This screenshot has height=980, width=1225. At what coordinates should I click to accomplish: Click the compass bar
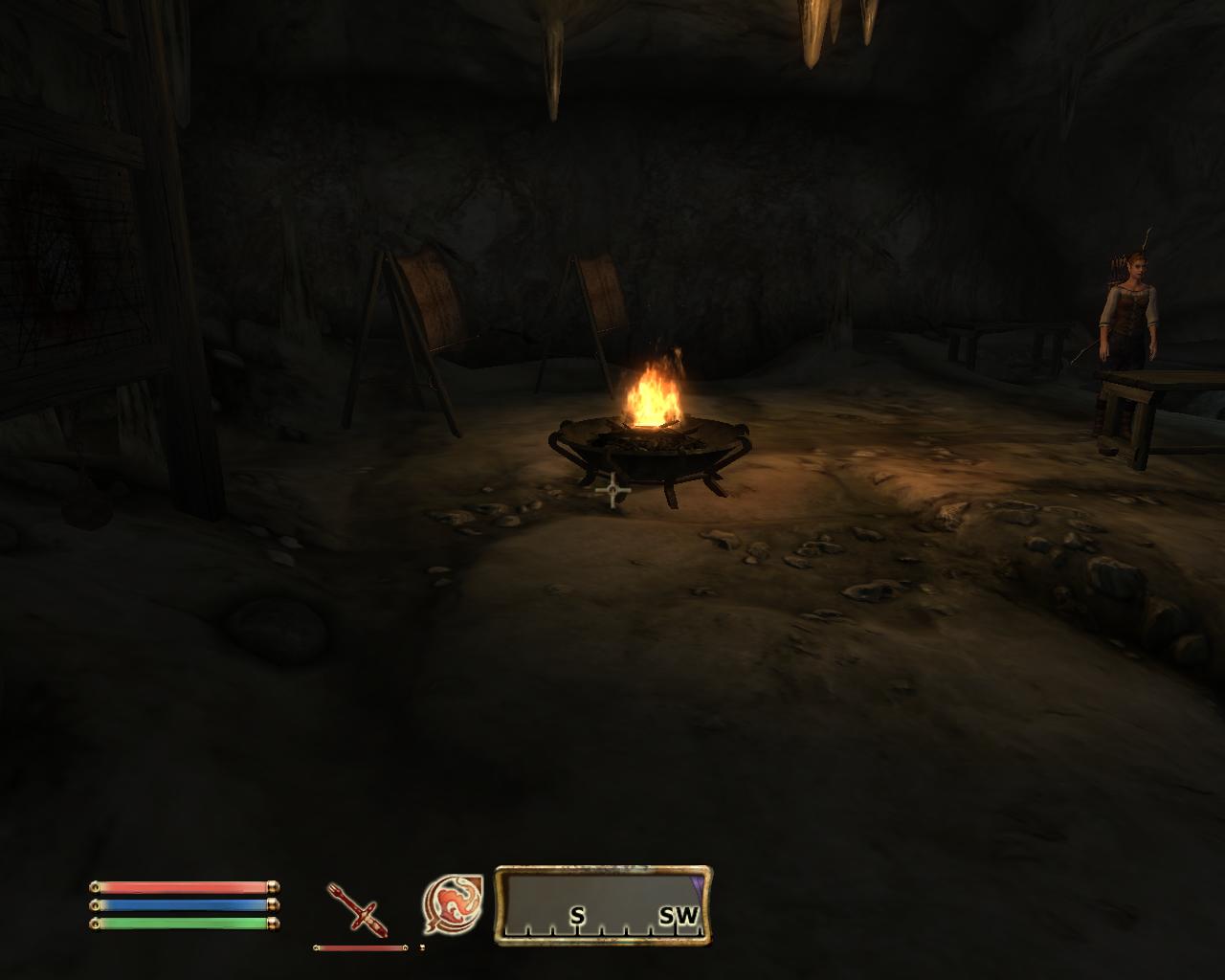(x=603, y=905)
